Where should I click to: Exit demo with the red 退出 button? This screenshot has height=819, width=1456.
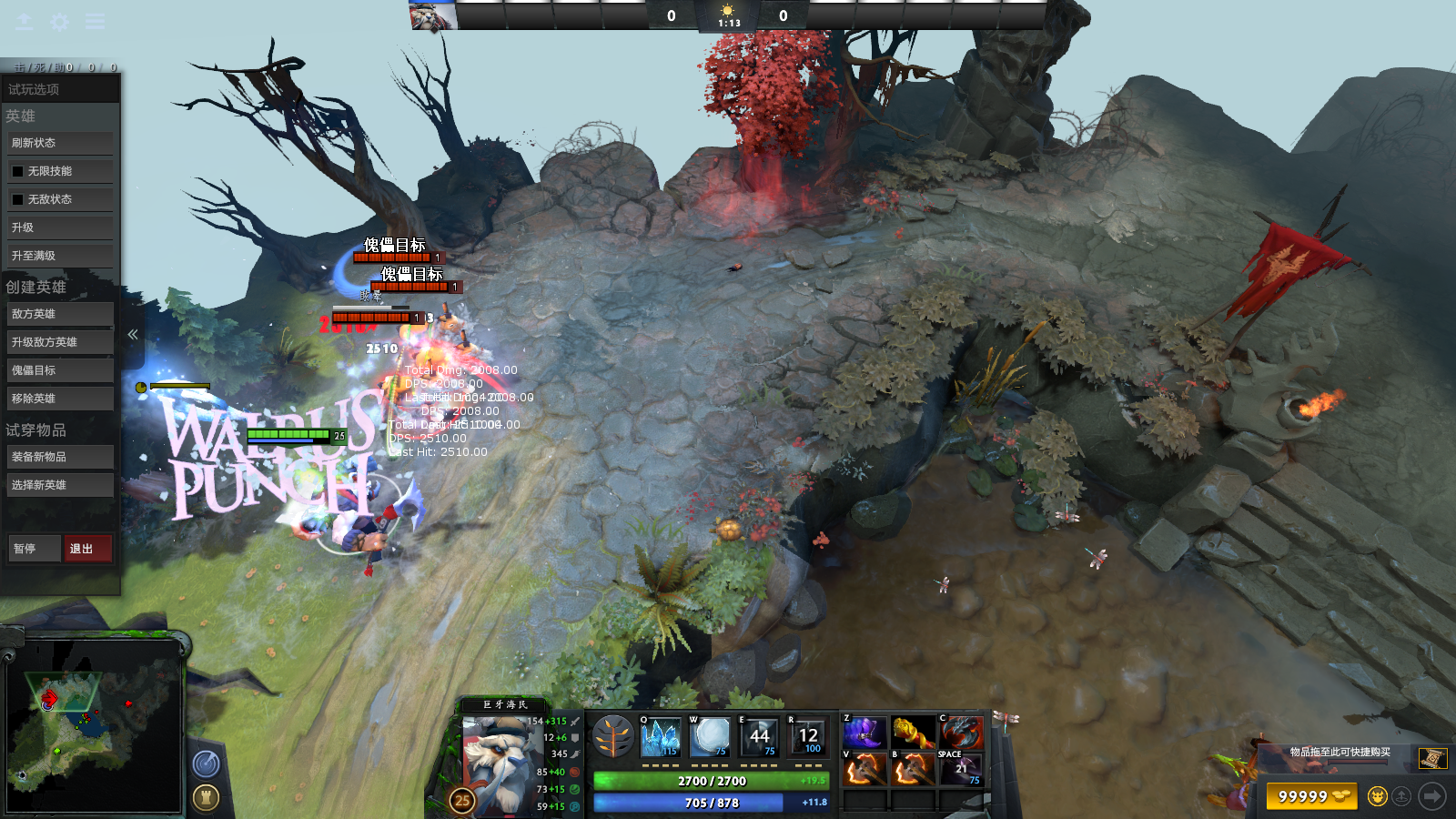pyautogui.click(x=87, y=549)
